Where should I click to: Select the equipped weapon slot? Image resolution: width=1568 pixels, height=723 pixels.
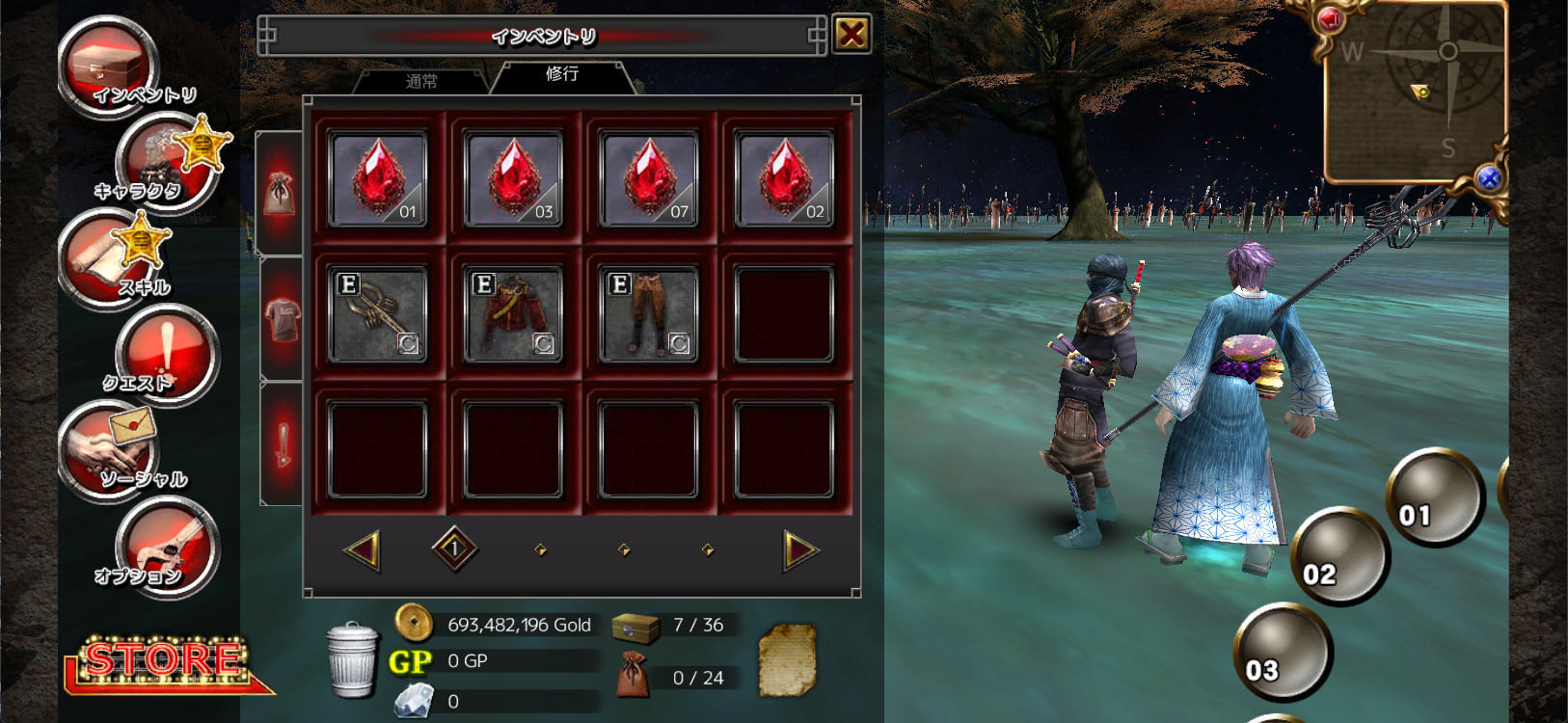[x=377, y=314]
